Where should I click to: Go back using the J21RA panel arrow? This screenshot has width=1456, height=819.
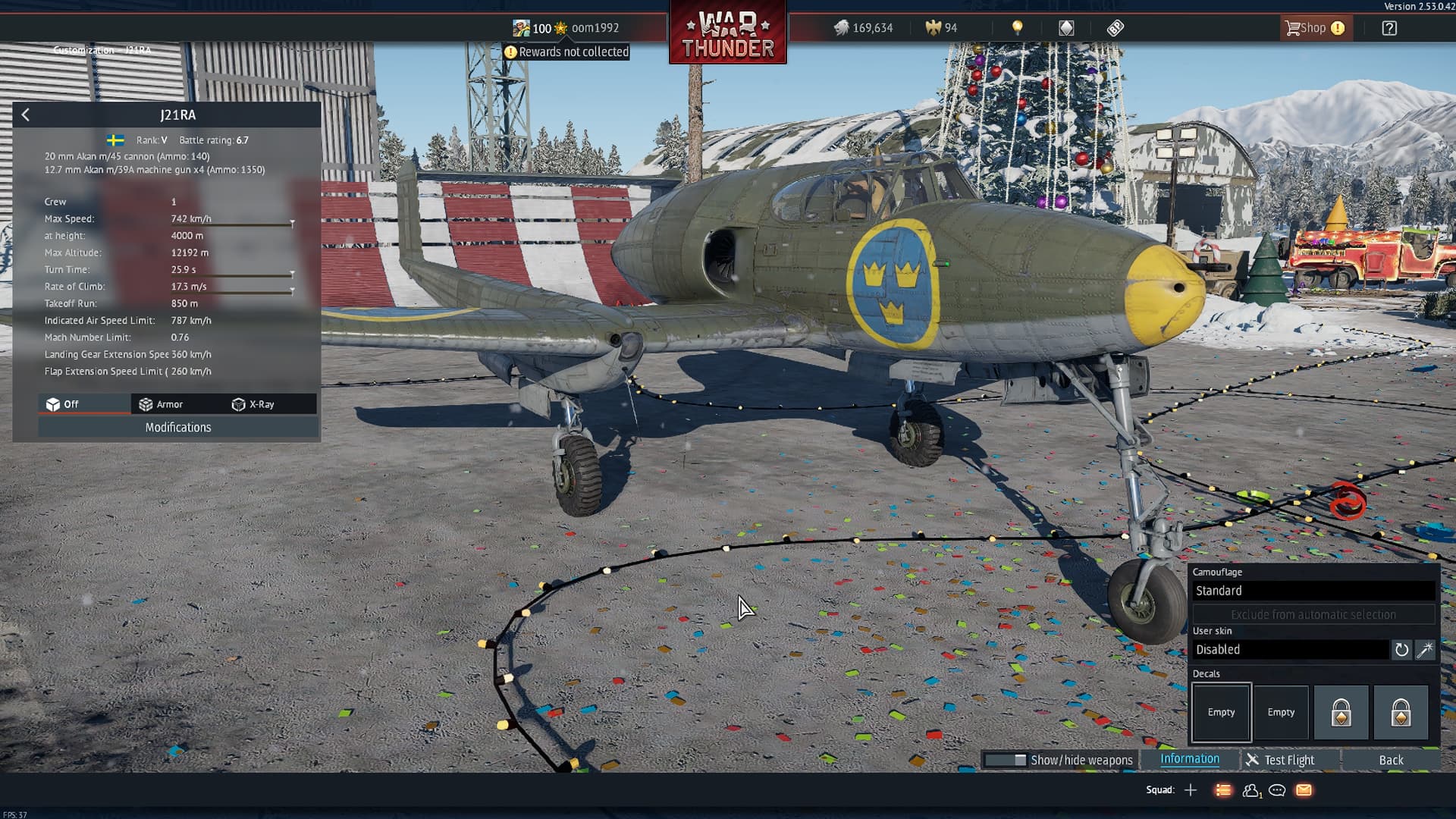[x=26, y=115]
